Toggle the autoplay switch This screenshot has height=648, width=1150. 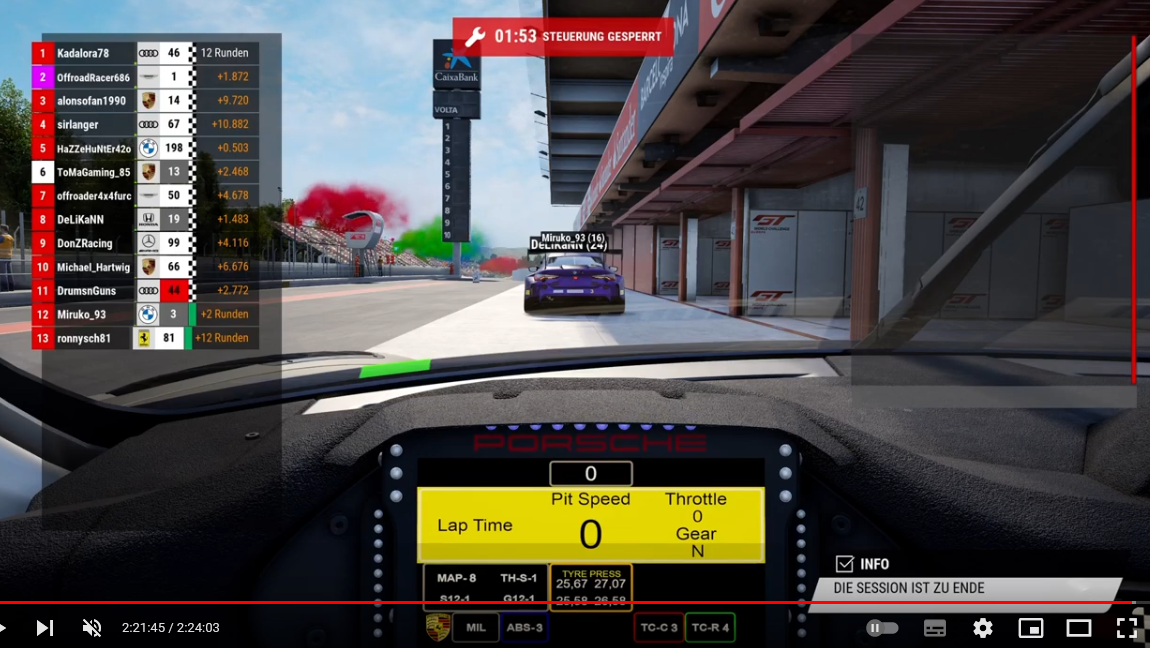click(882, 628)
